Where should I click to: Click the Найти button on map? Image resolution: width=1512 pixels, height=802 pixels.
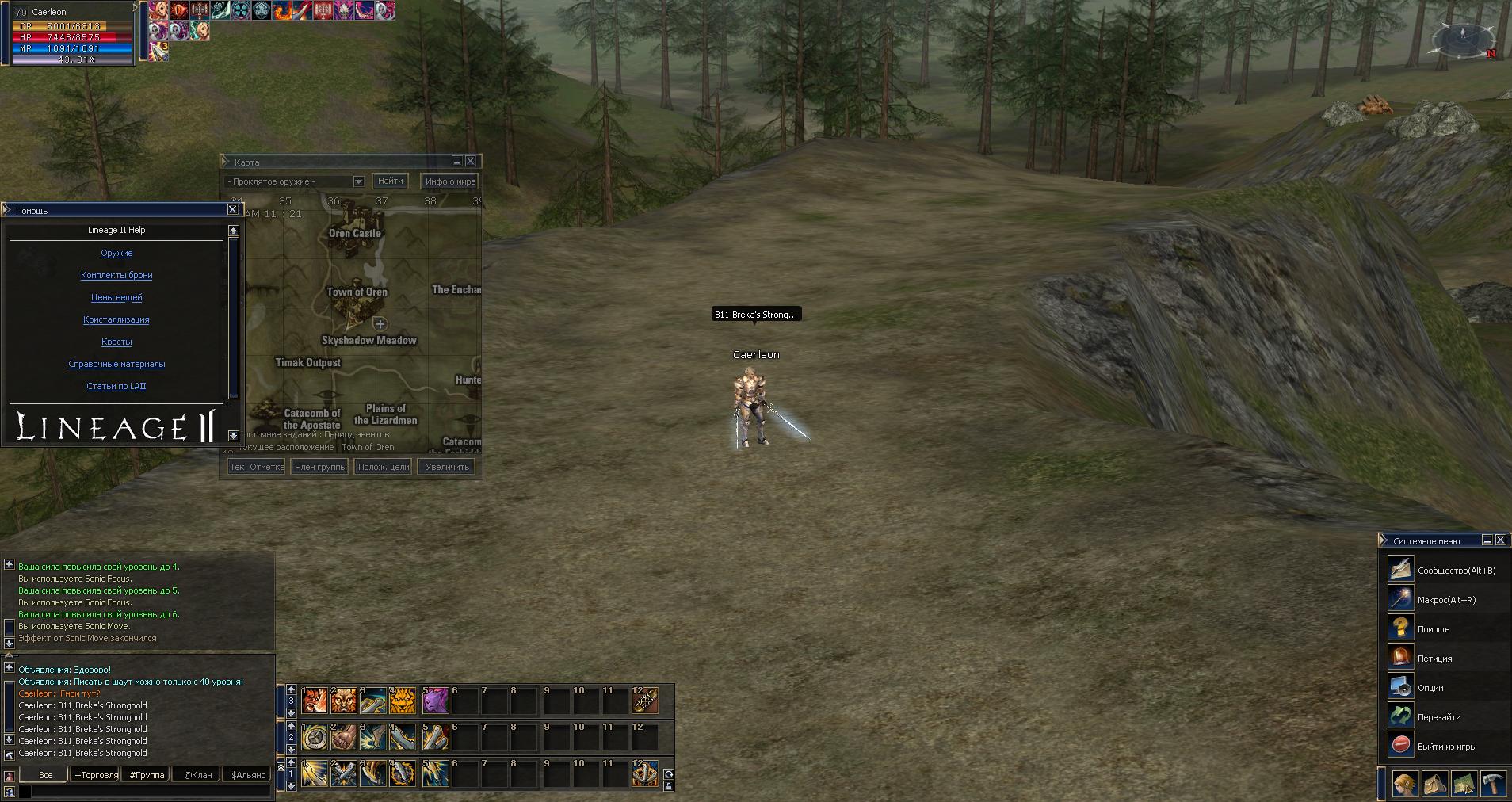point(390,181)
